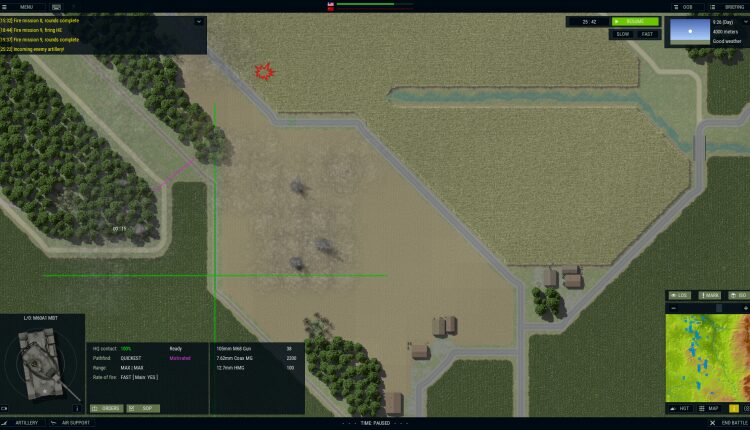Set game speed to Slow
Image resolution: width=750 pixels, height=430 pixels.
tap(622, 34)
